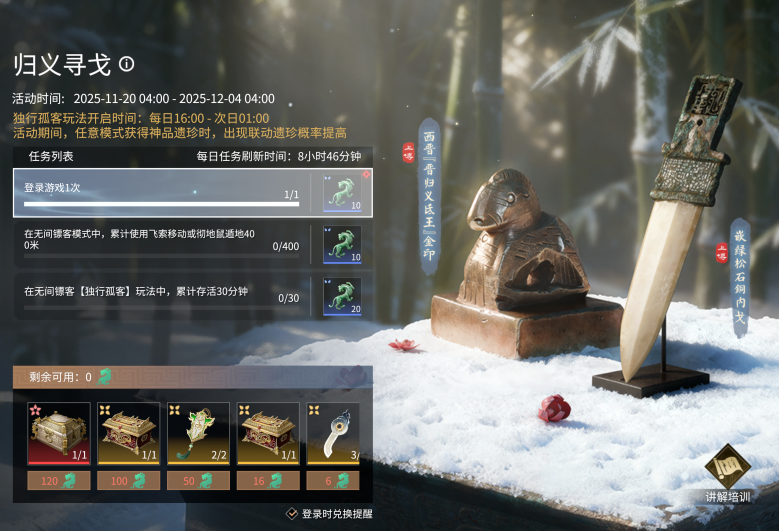Toggle the 登录时兑换提醒 checkbox

(292, 513)
